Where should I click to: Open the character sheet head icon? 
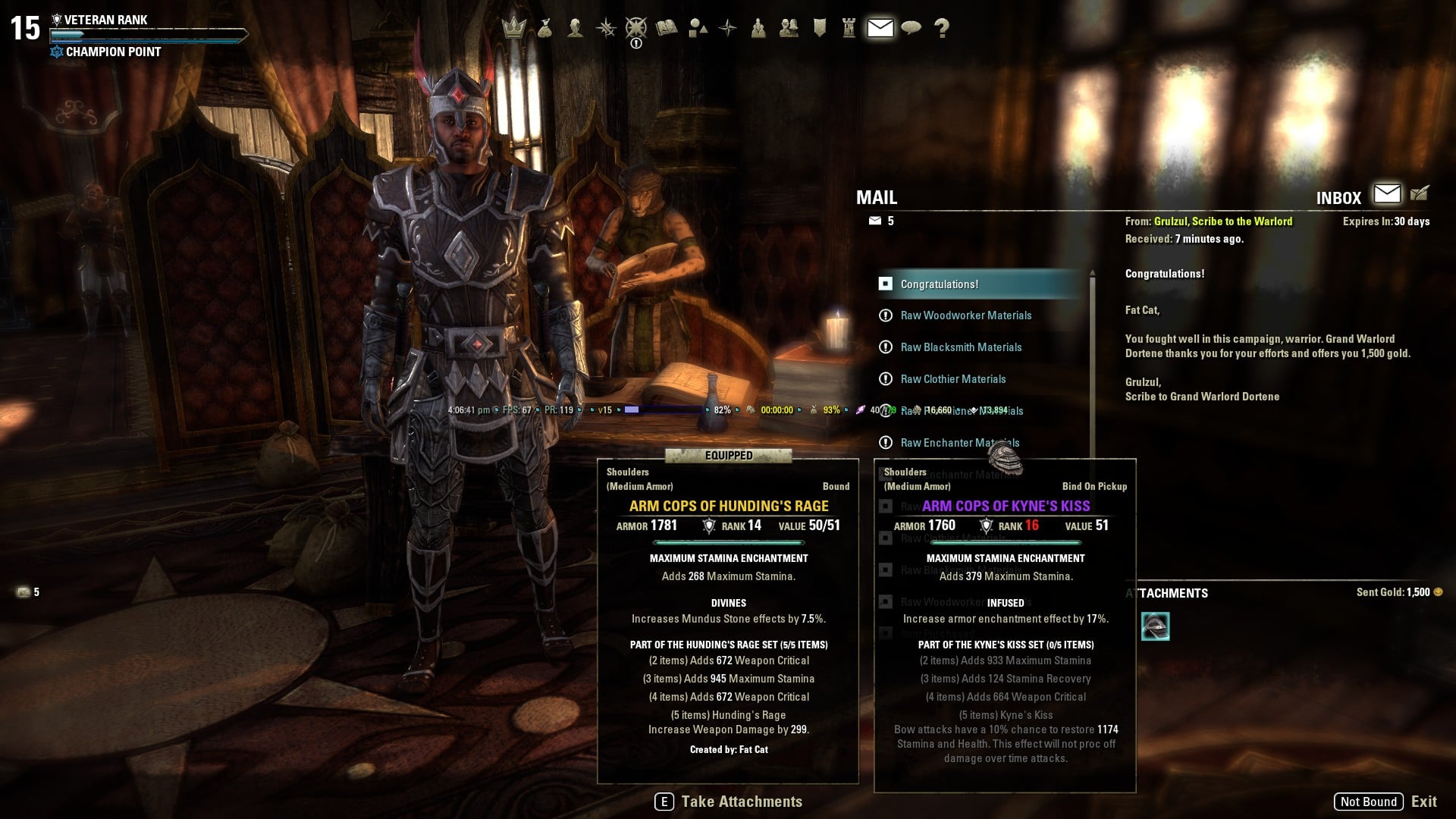pos(576,28)
